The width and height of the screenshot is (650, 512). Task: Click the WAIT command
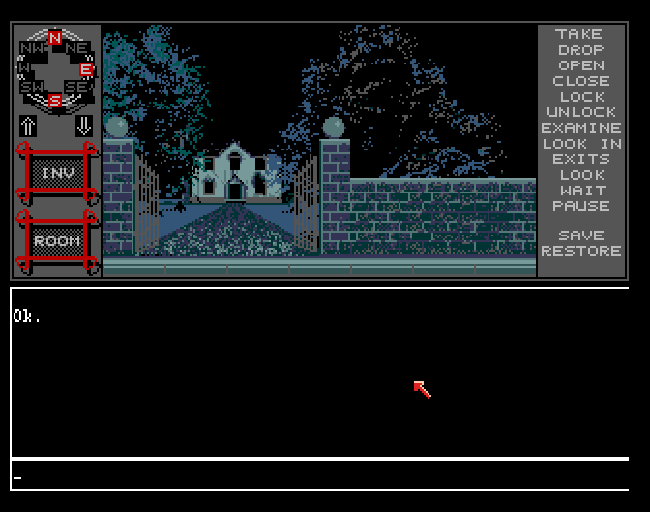tap(581, 190)
